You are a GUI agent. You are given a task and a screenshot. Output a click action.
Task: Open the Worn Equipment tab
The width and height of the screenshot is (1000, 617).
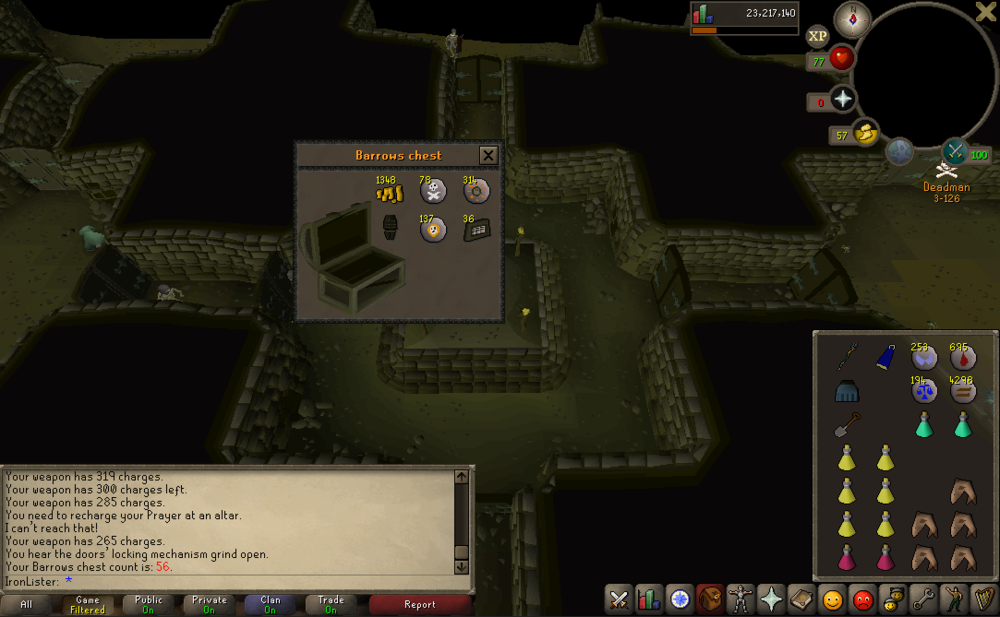click(x=741, y=599)
